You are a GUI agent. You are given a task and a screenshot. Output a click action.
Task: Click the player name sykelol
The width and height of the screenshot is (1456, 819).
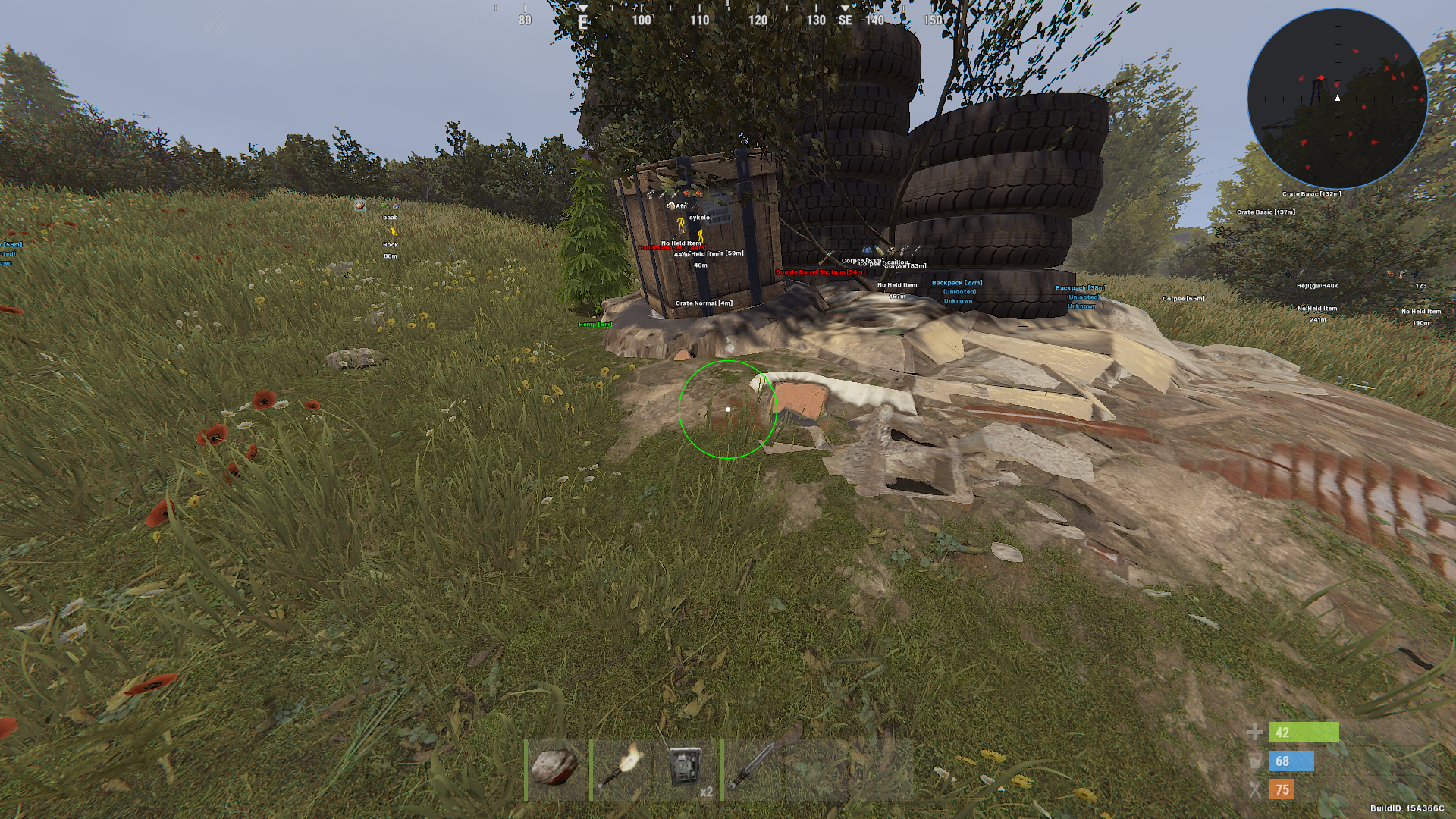coord(700,218)
